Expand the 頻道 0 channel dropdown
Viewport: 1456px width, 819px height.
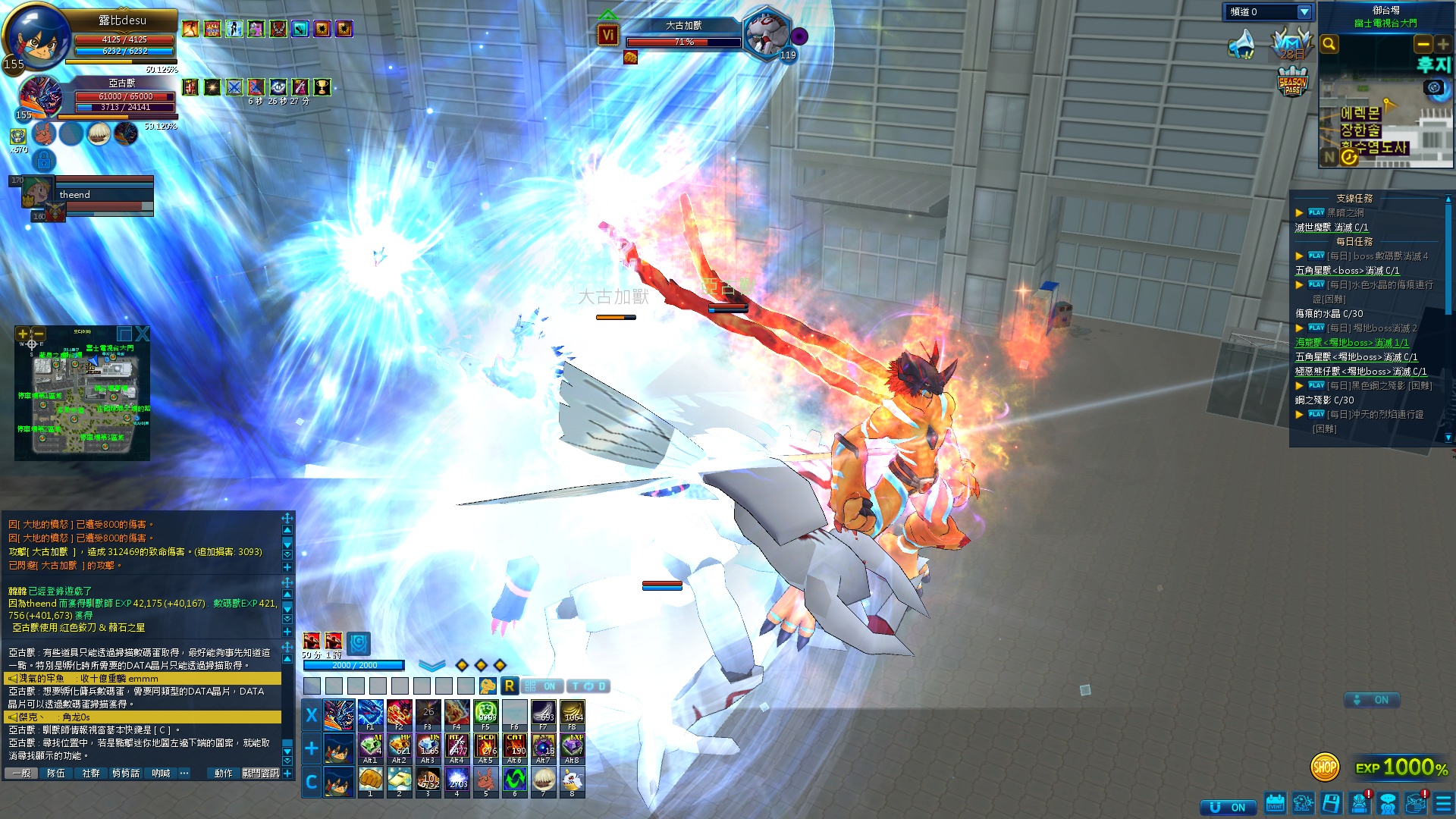1304,12
